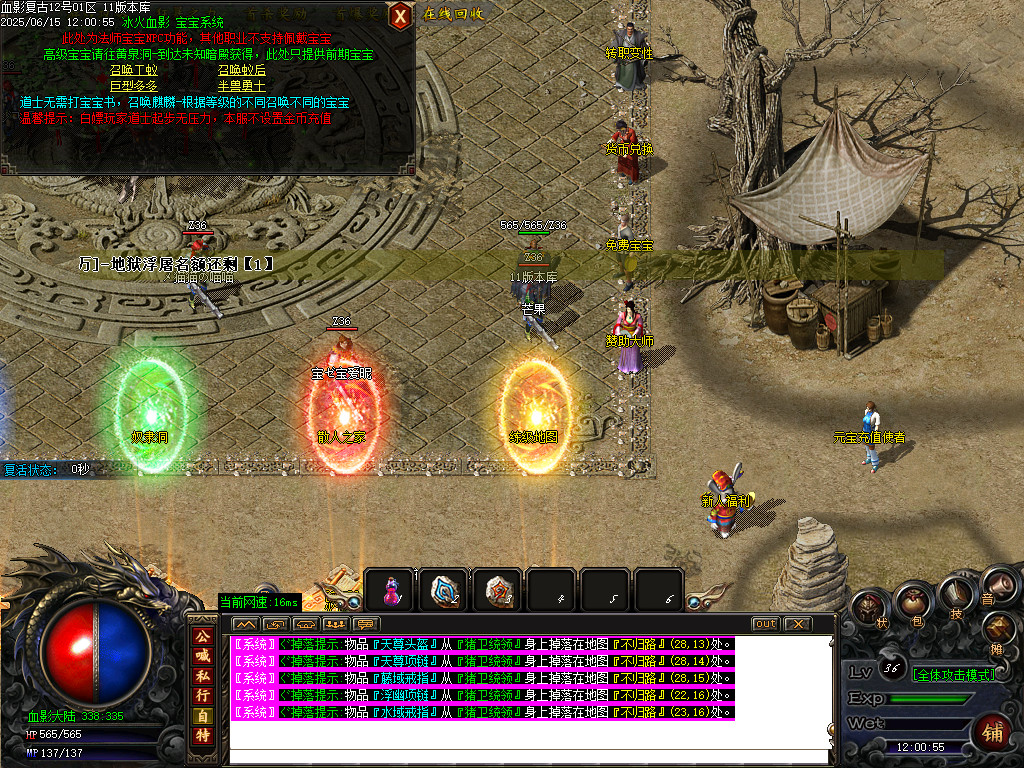Select the red rune stone in slot 3

(497, 591)
